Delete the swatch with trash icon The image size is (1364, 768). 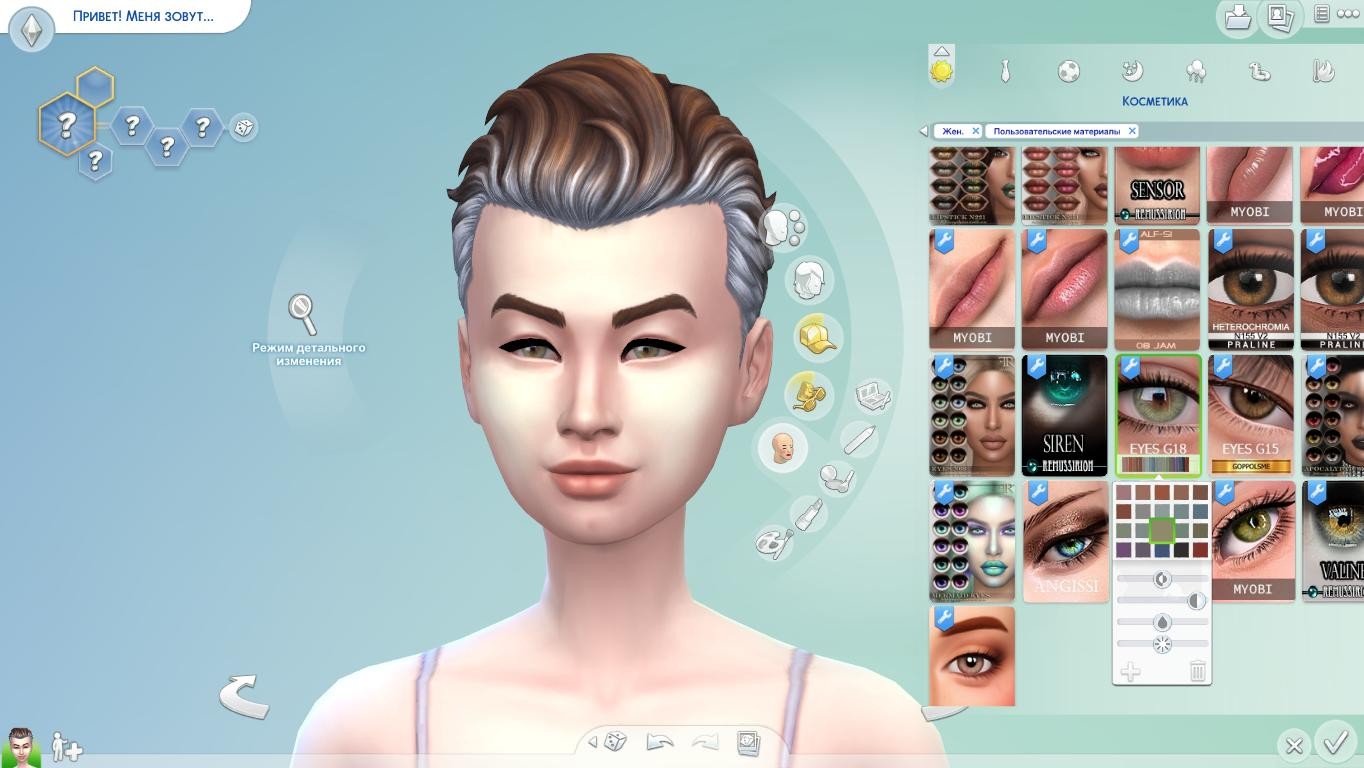coord(1197,671)
